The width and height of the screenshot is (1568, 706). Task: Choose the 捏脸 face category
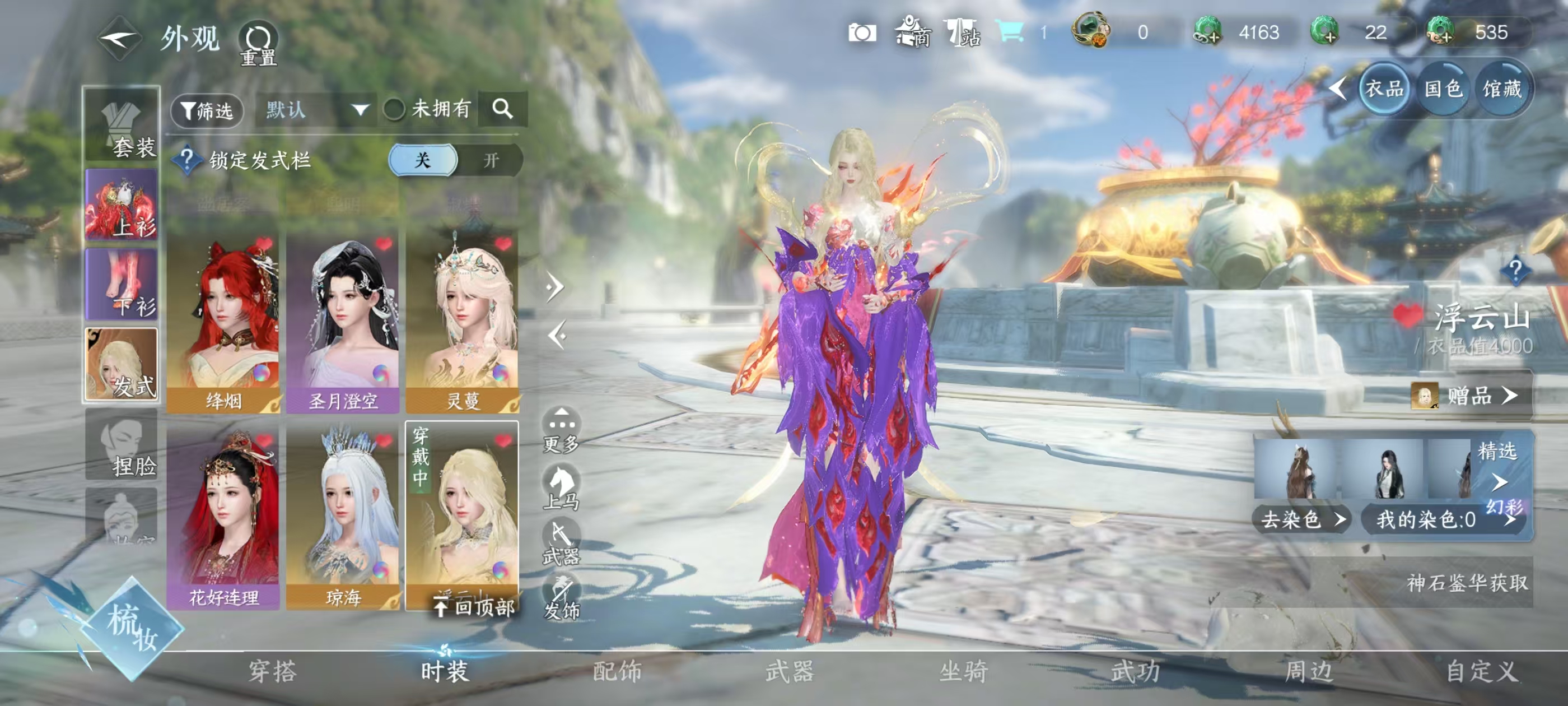[122, 445]
